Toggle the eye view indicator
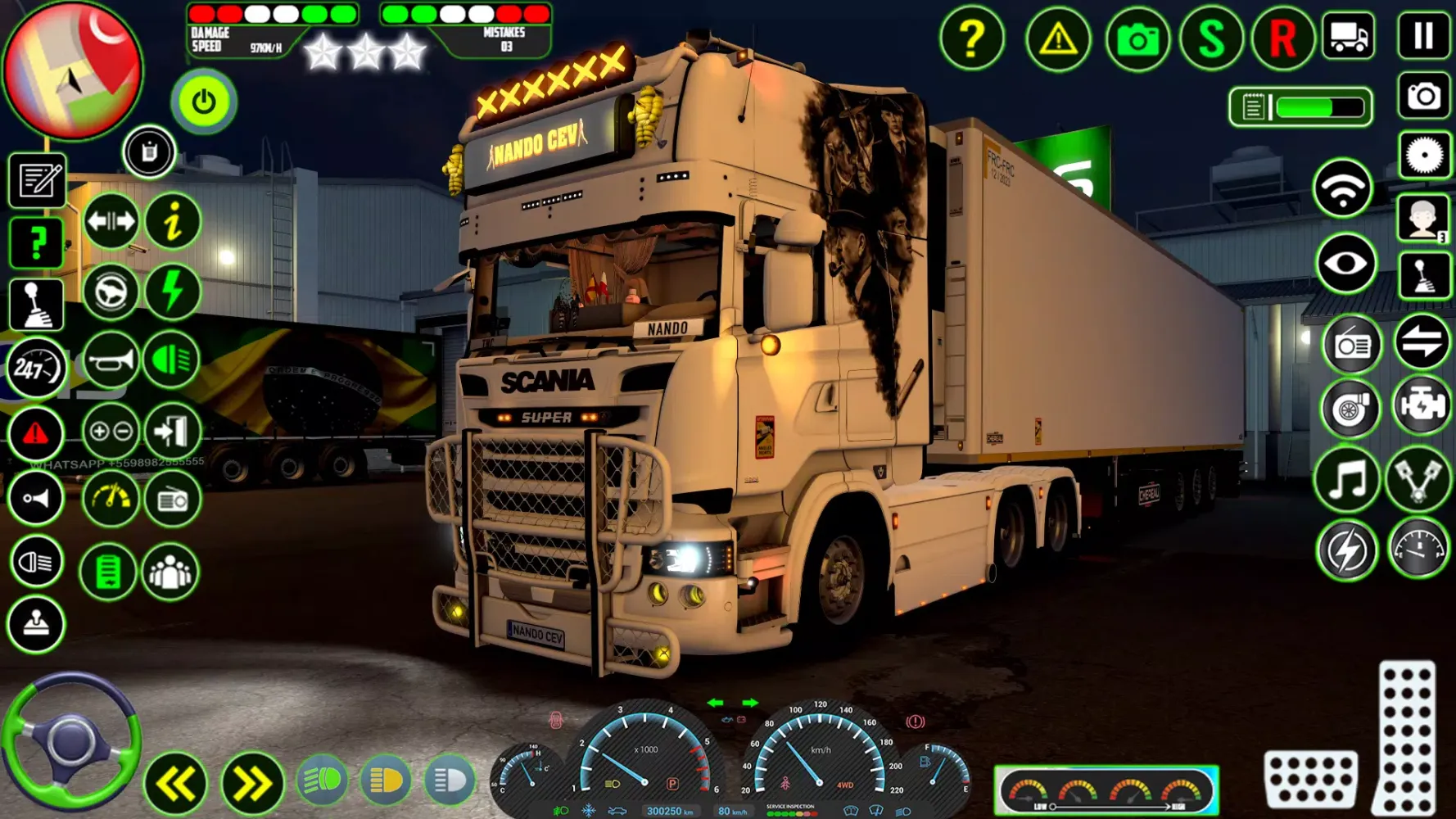 (1345, 262)
